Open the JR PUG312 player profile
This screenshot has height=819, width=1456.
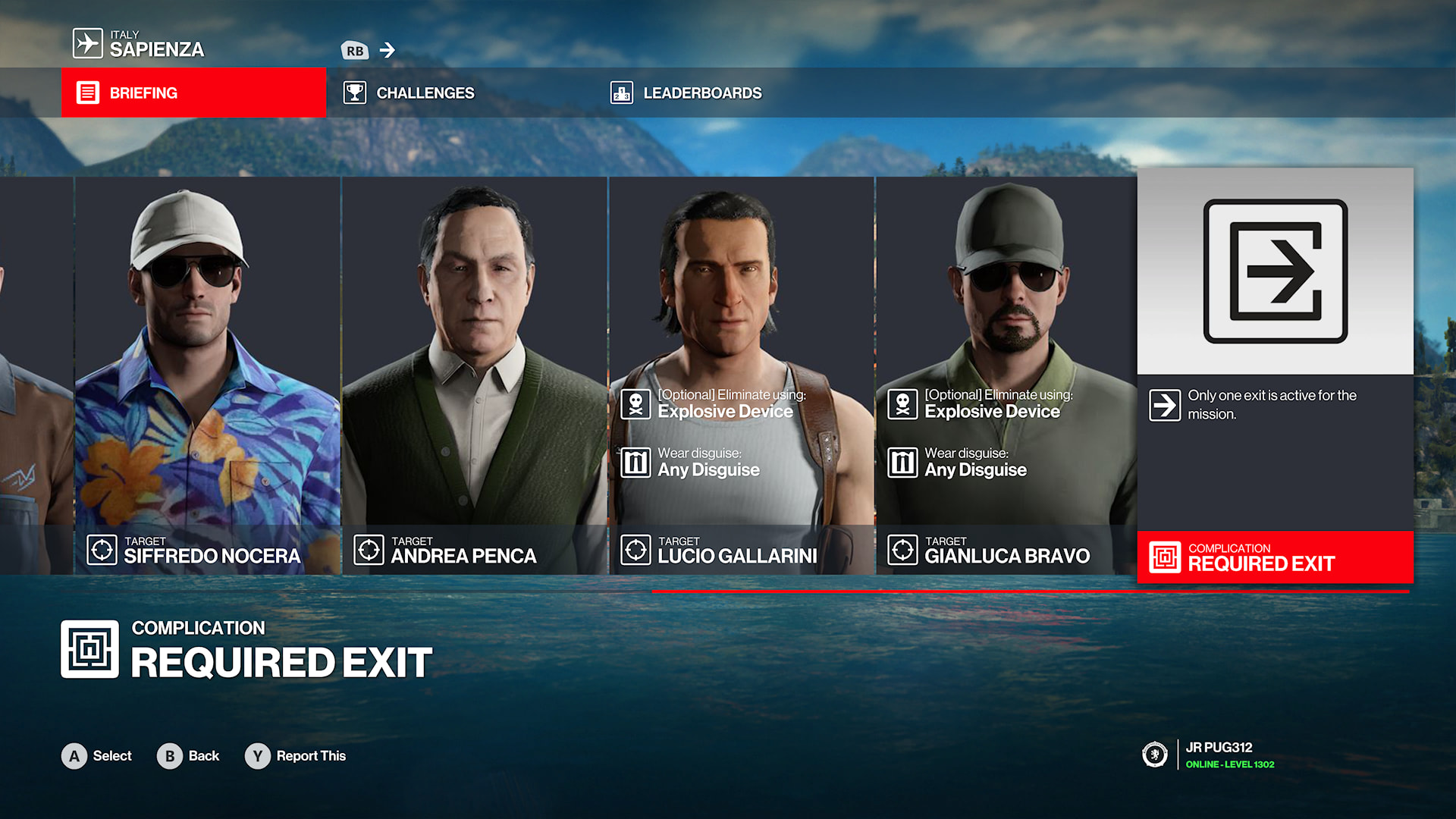point(1218,755)
